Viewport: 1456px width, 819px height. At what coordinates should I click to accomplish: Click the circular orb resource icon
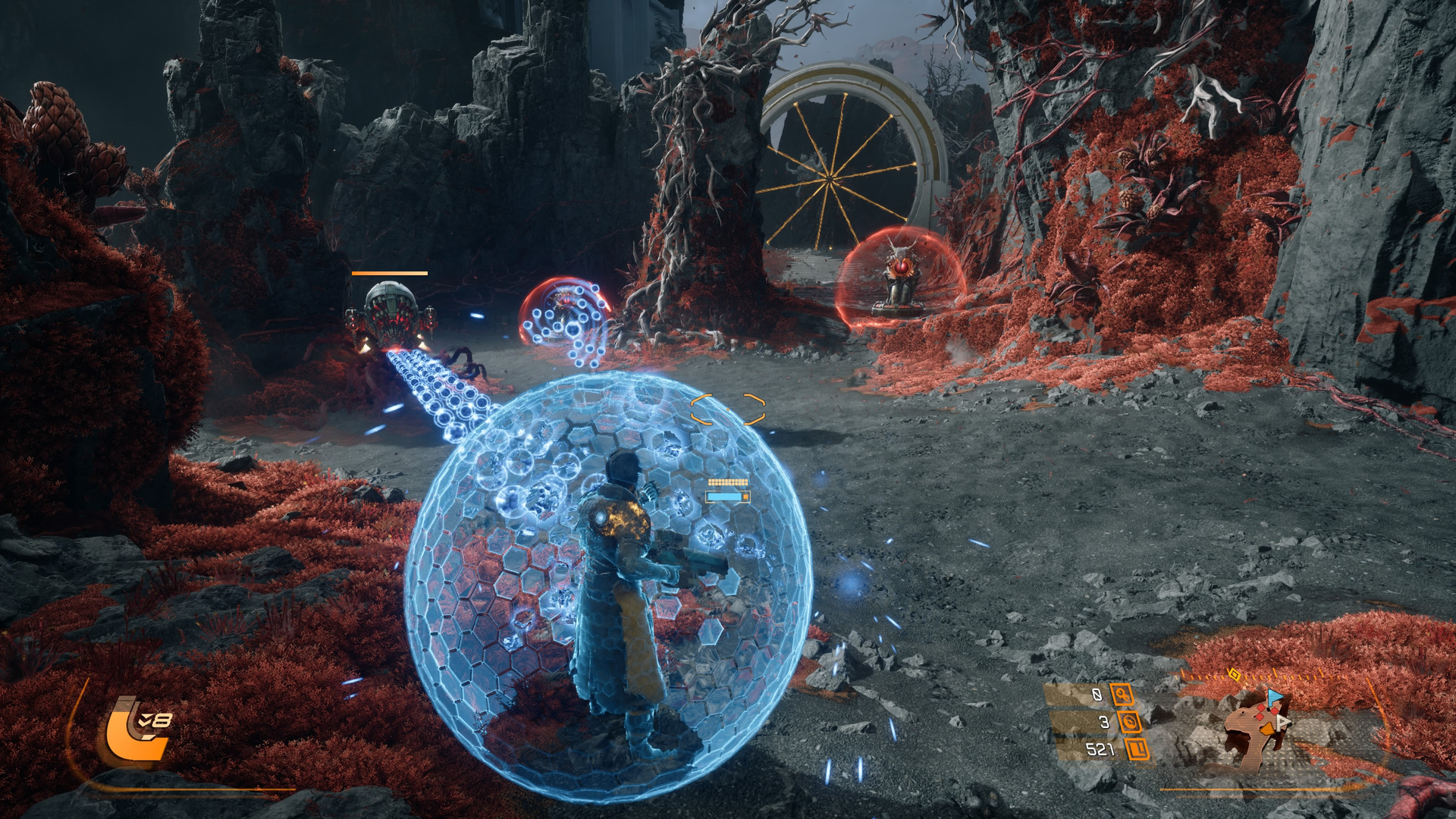pos(1130,722)
